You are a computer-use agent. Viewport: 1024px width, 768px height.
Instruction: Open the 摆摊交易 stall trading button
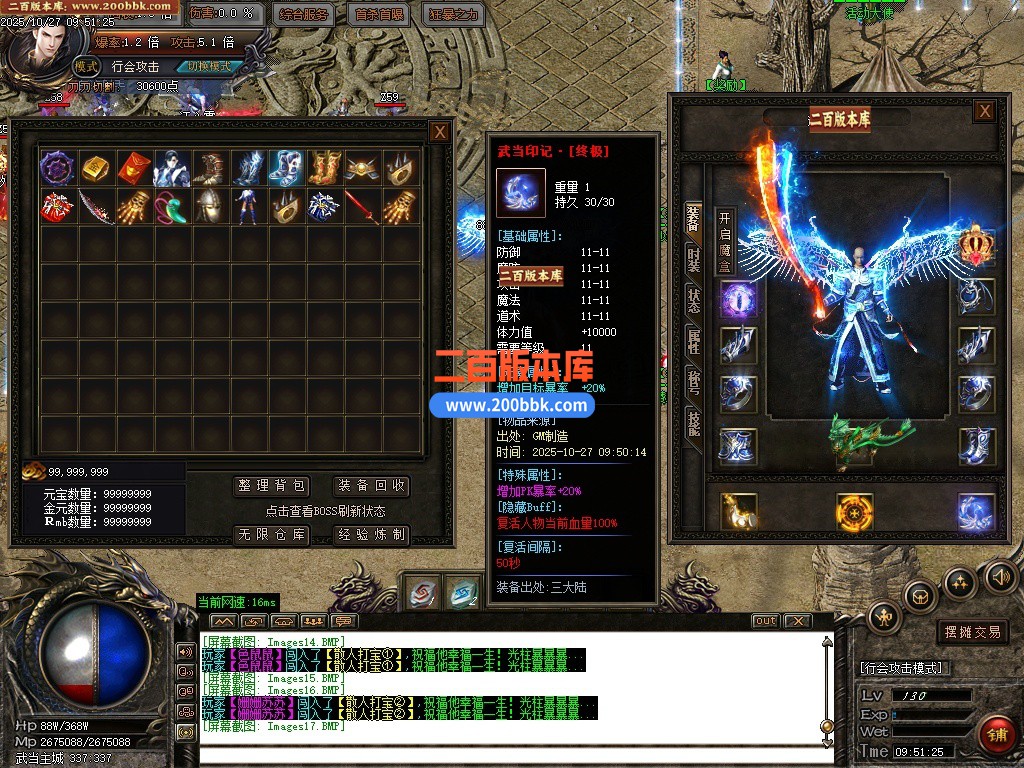[973, 632]
